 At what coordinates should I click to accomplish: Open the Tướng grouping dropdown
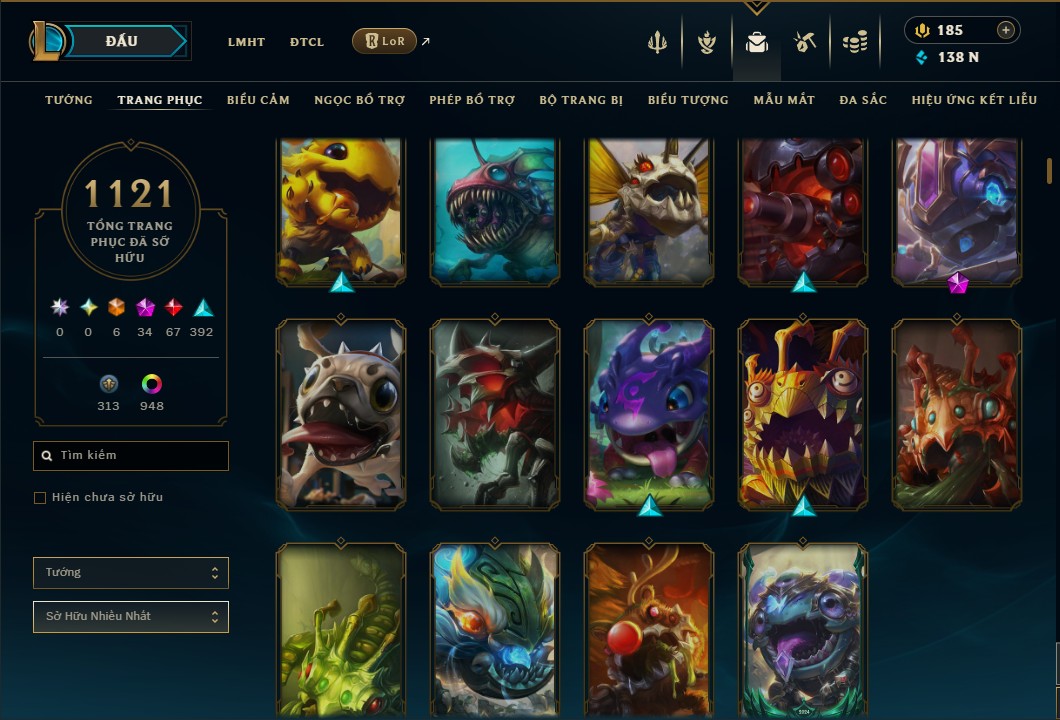[131, 573]
